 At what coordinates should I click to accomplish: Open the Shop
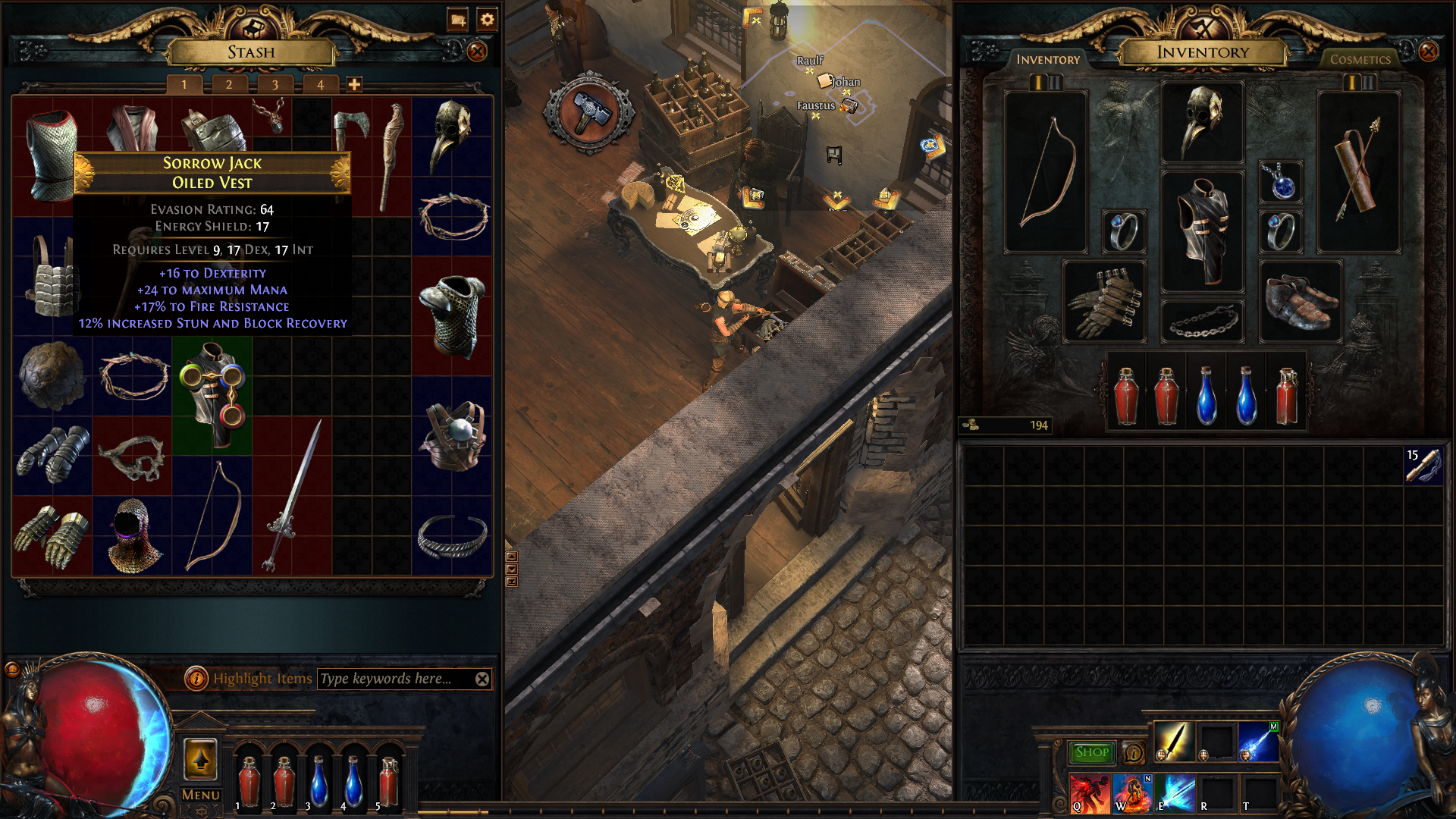[x=1092, y=752]
